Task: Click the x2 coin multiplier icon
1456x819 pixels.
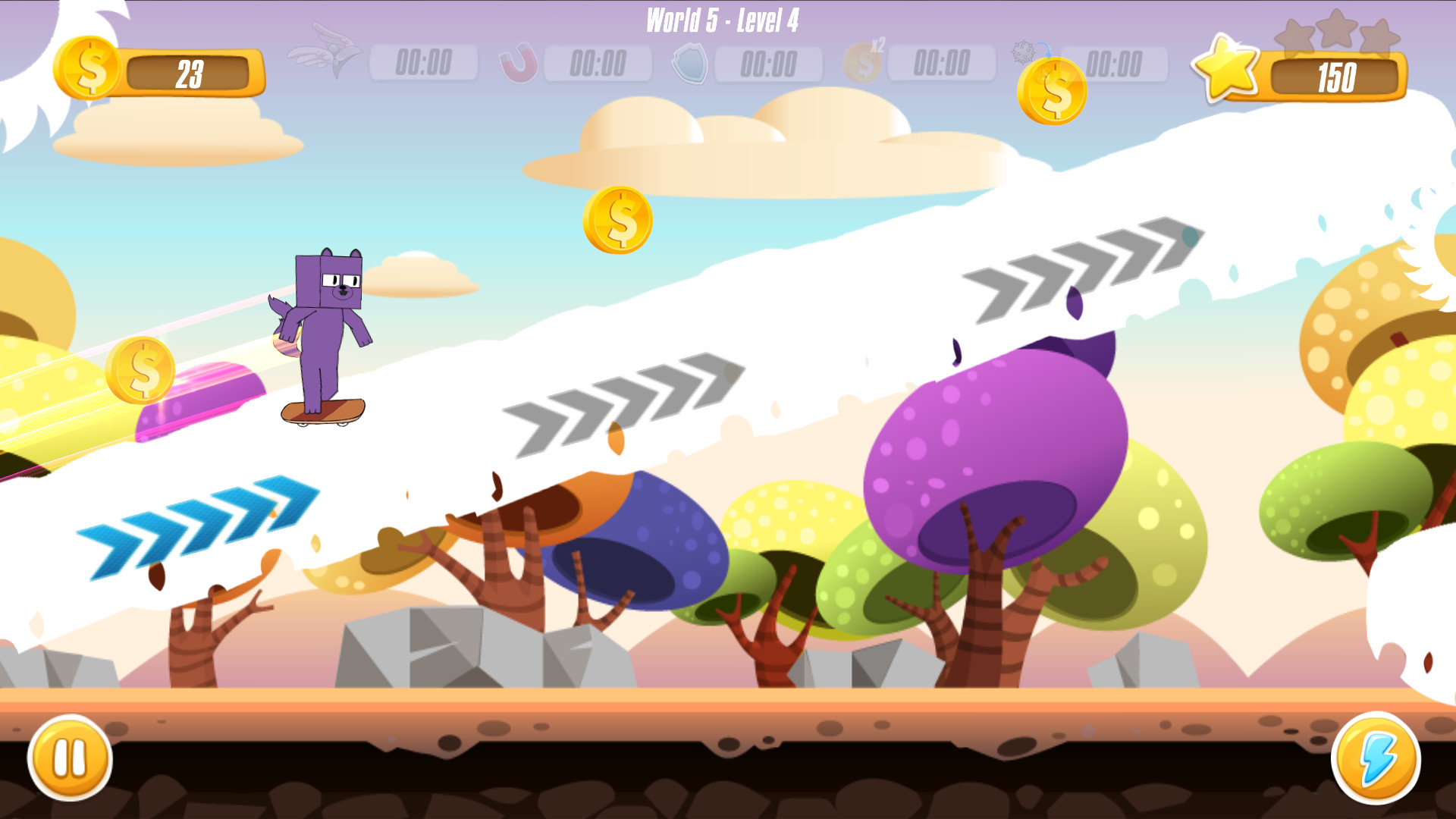Action: coord(864,64)
